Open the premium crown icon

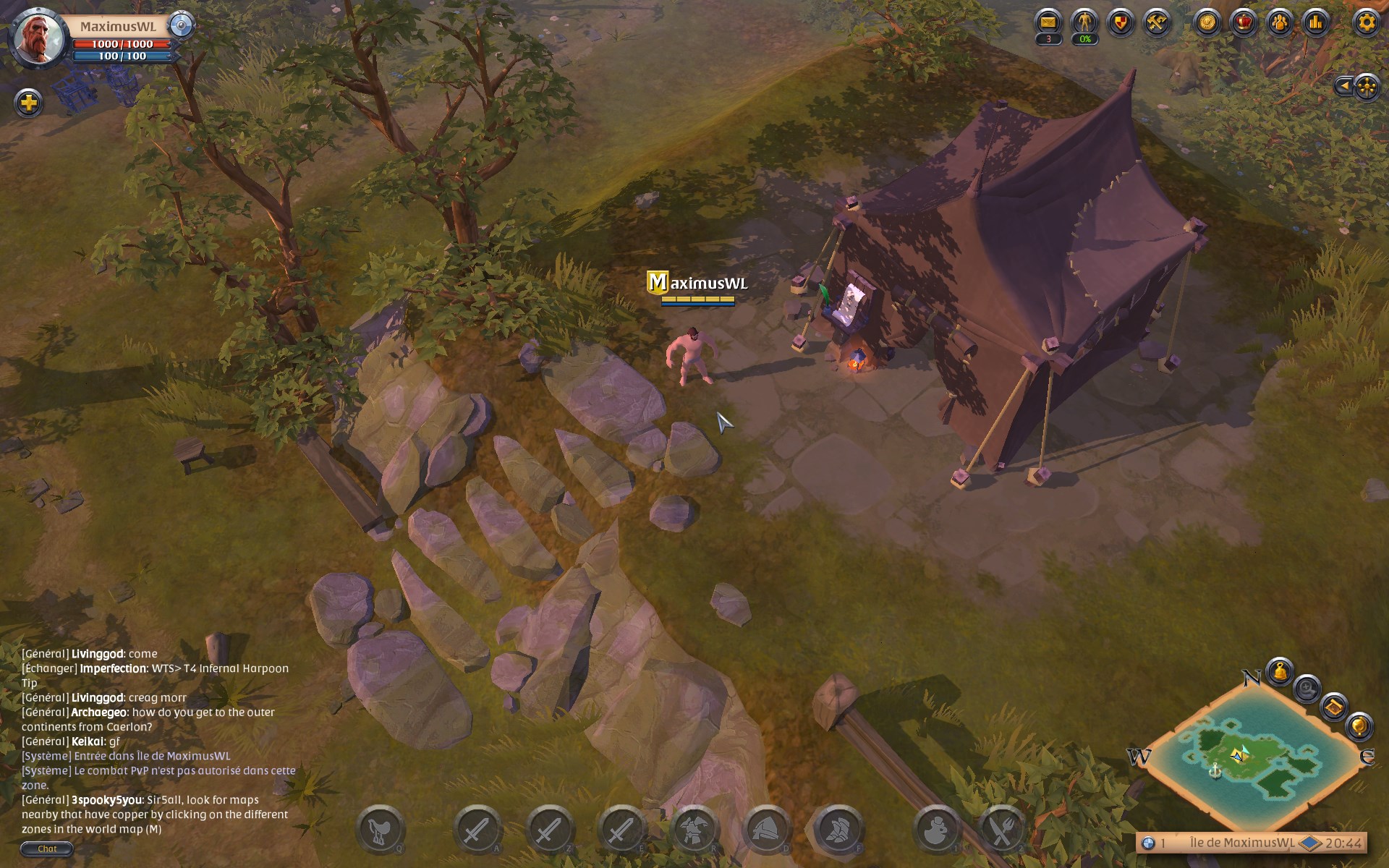(1244, 22)
